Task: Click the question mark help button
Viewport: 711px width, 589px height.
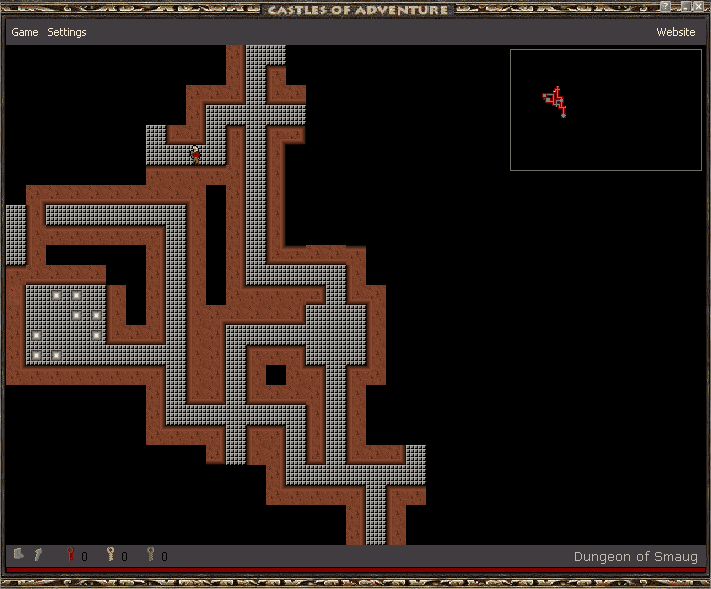Action: (x=666, y=7)
